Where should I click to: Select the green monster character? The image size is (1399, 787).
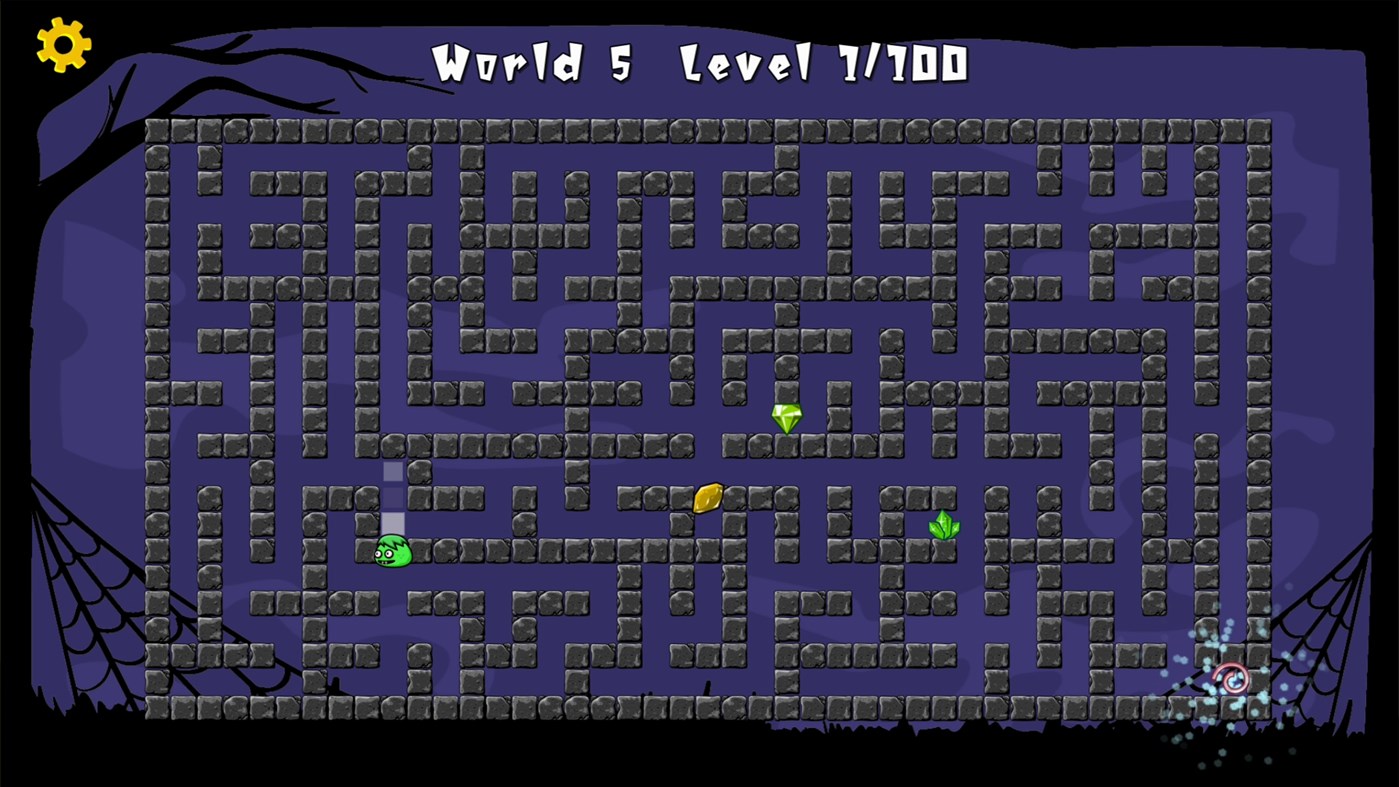click(391, 551)
